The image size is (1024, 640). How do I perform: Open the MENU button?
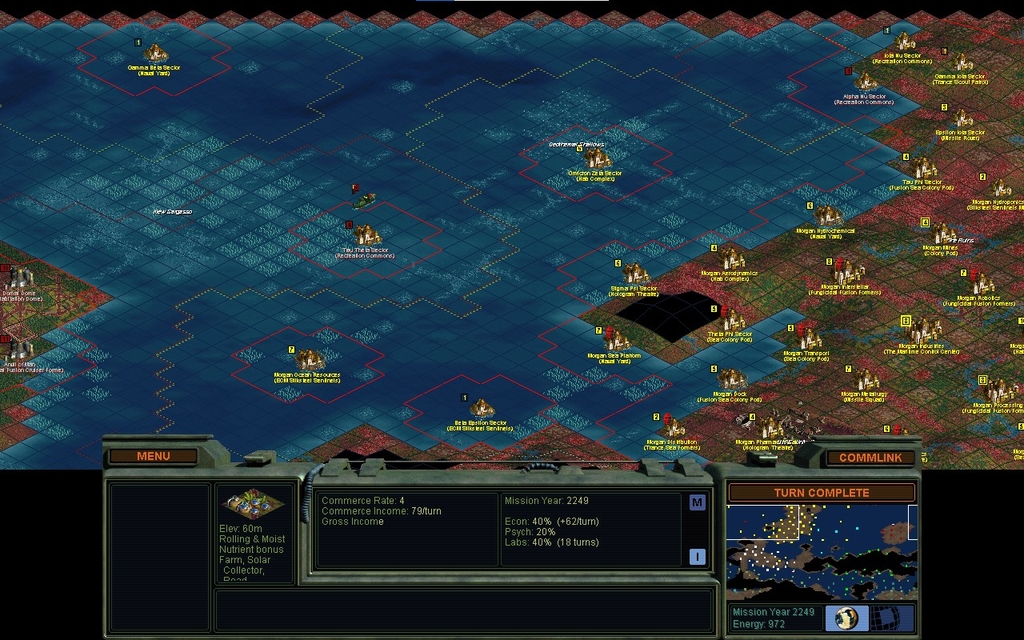click(153, 457)
